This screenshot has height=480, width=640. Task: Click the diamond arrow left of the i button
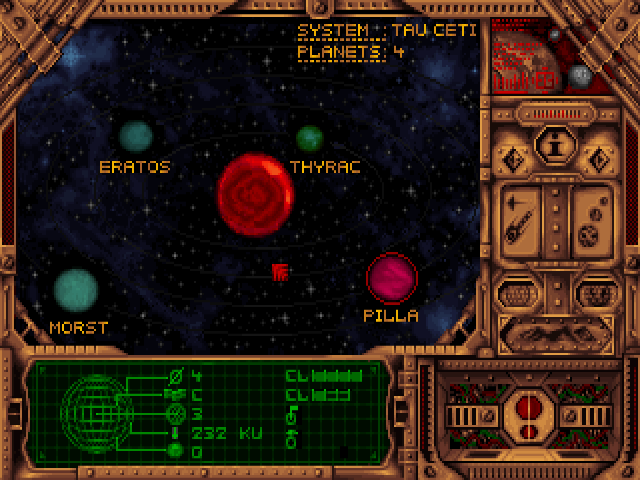tap(515, 158)
